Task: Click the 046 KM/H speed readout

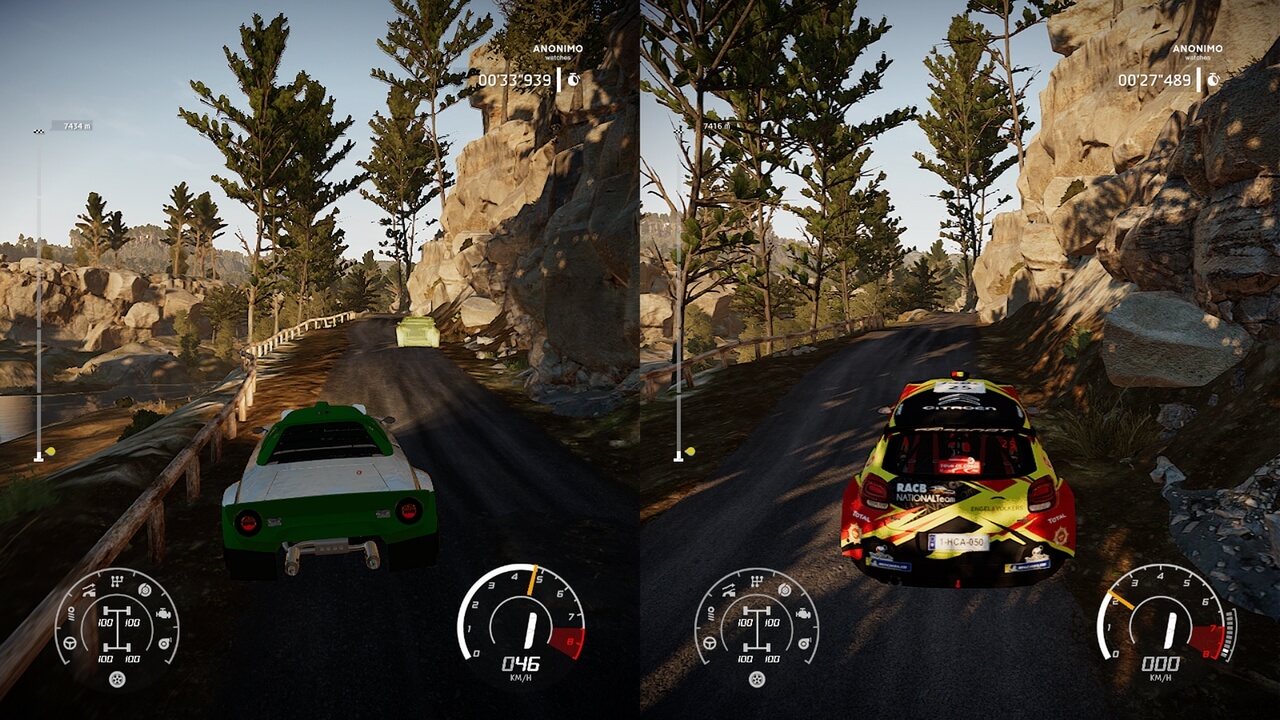Action: 524,661
